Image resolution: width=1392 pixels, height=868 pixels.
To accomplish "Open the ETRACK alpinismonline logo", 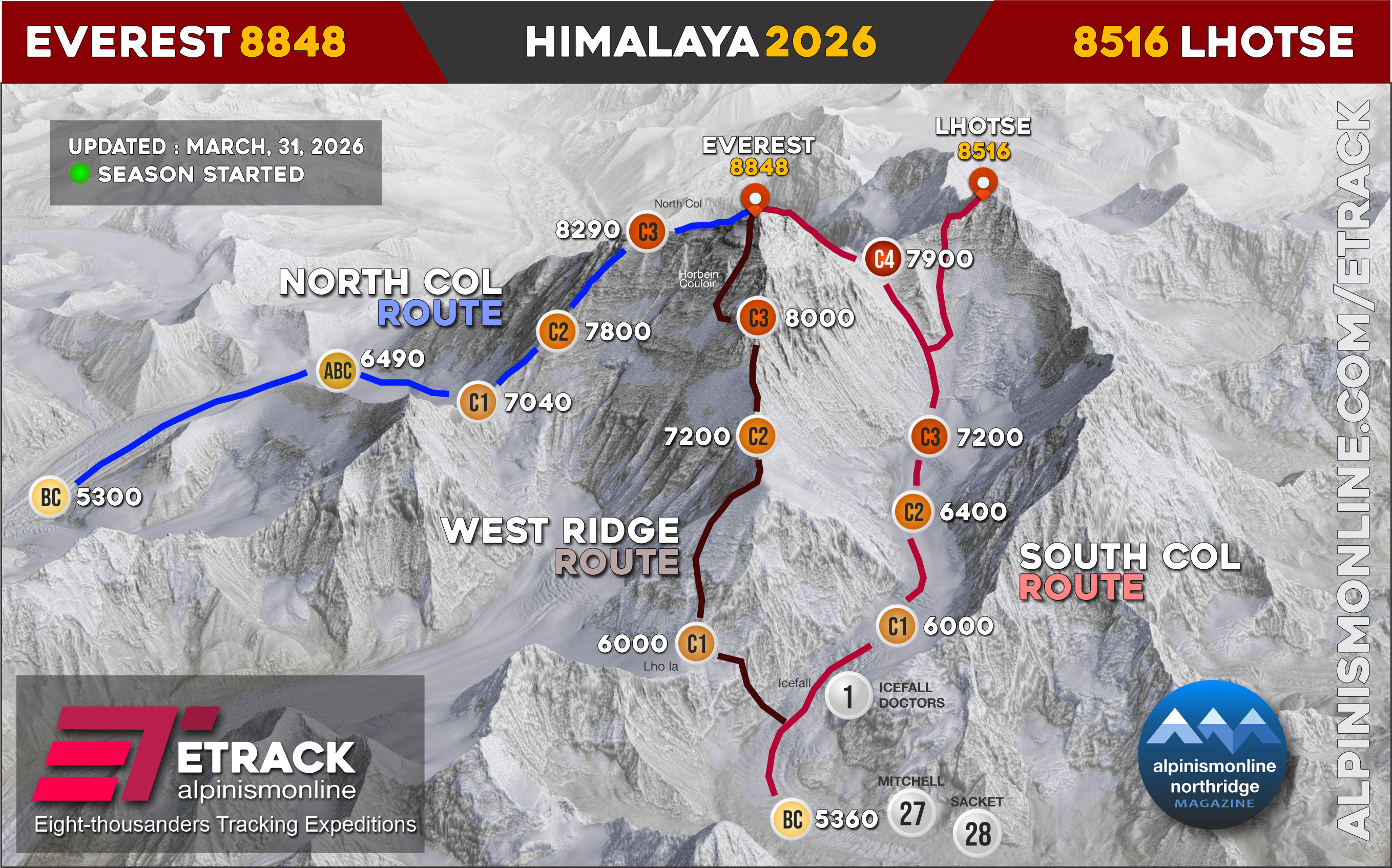I will (x=195, y=757).
